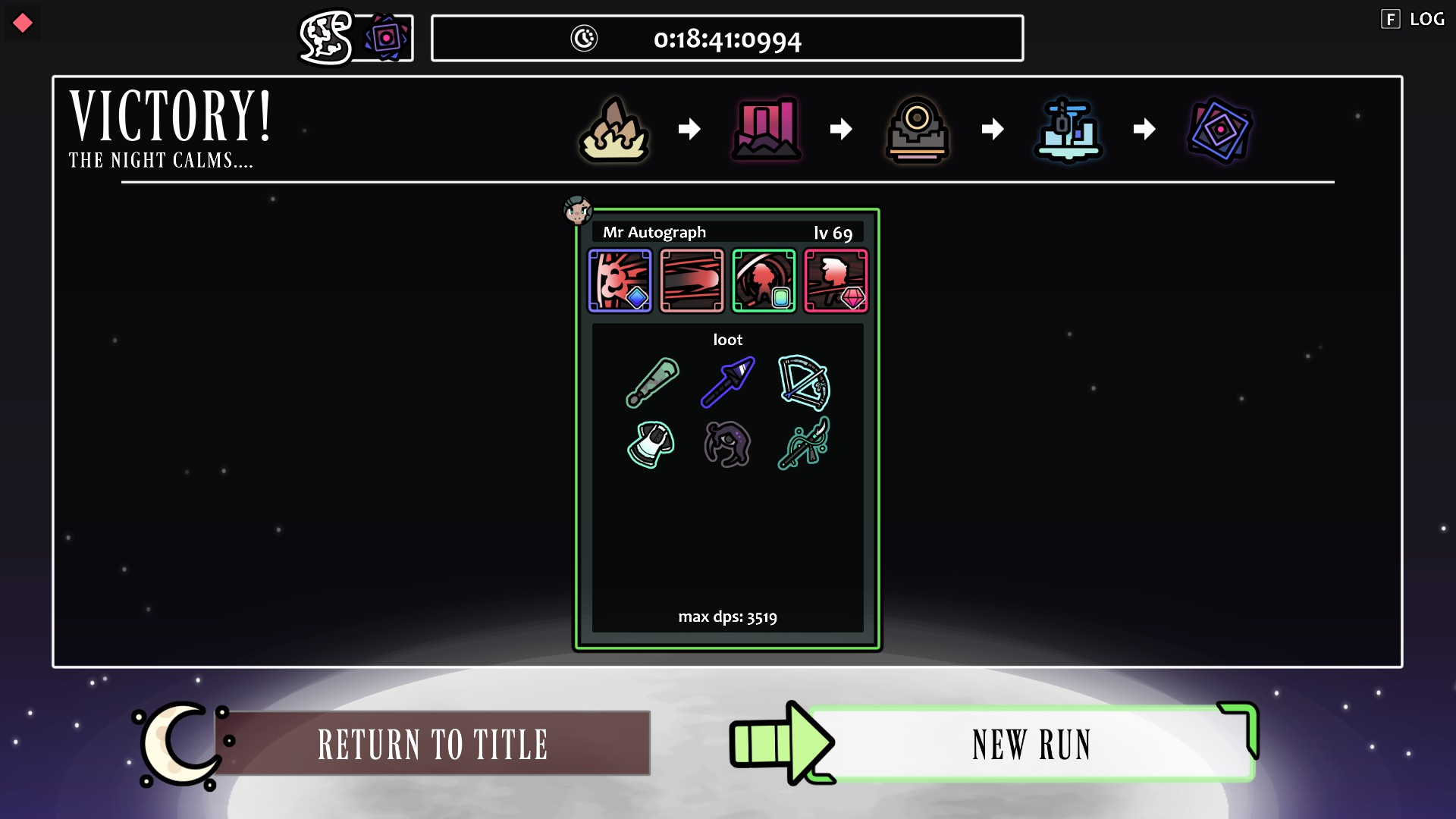The height and width of the screenshot is (819, 1456).
Task: Click the Mr Autograph character portrait
Action: 578,210
